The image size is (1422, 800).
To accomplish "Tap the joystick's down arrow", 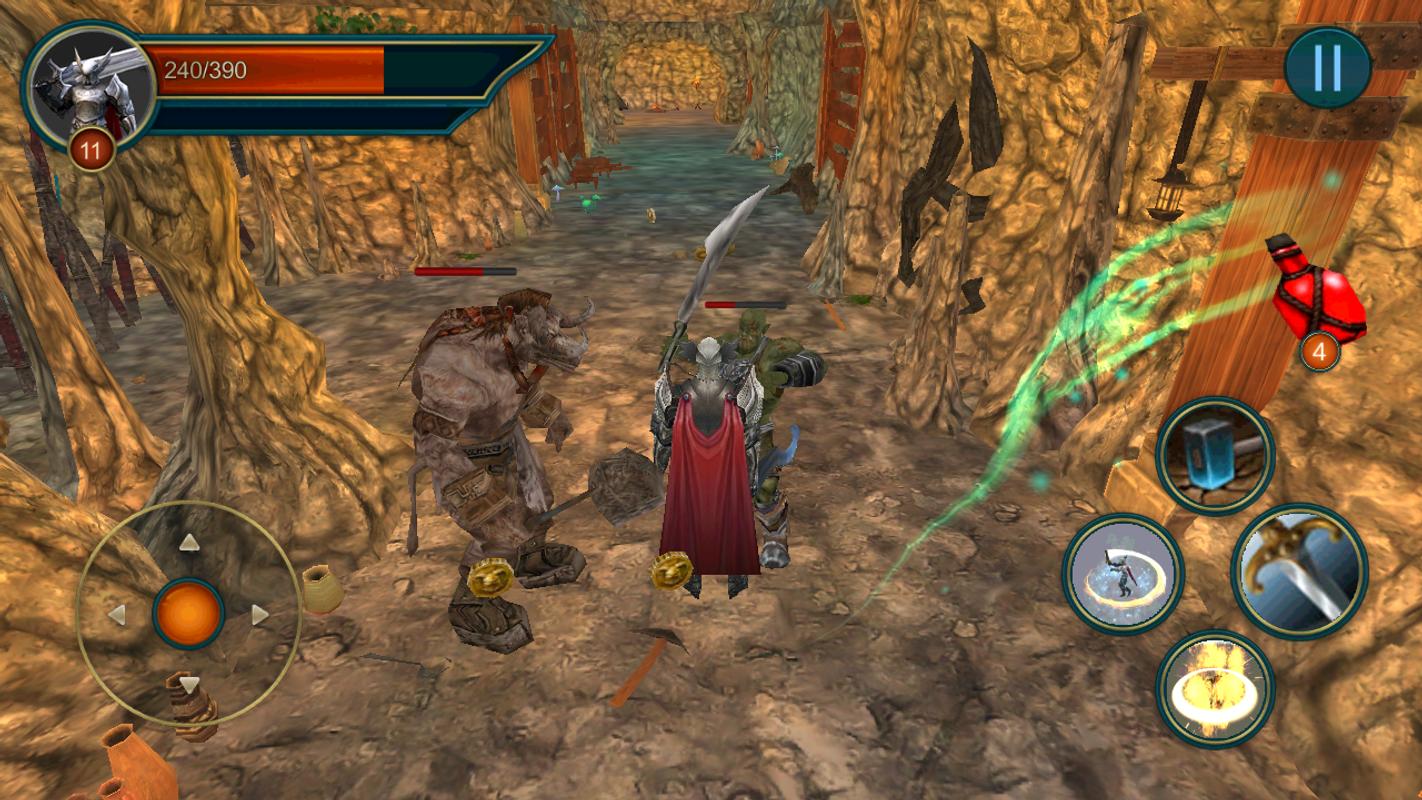I will tap(189, 685).
